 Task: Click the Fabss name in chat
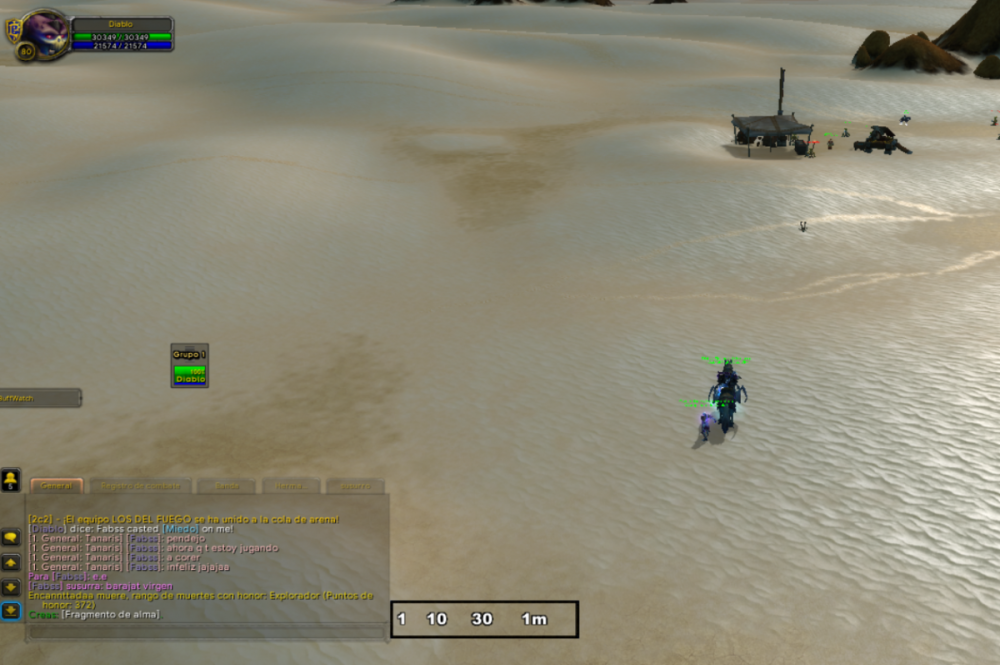[x=142, y=538]
